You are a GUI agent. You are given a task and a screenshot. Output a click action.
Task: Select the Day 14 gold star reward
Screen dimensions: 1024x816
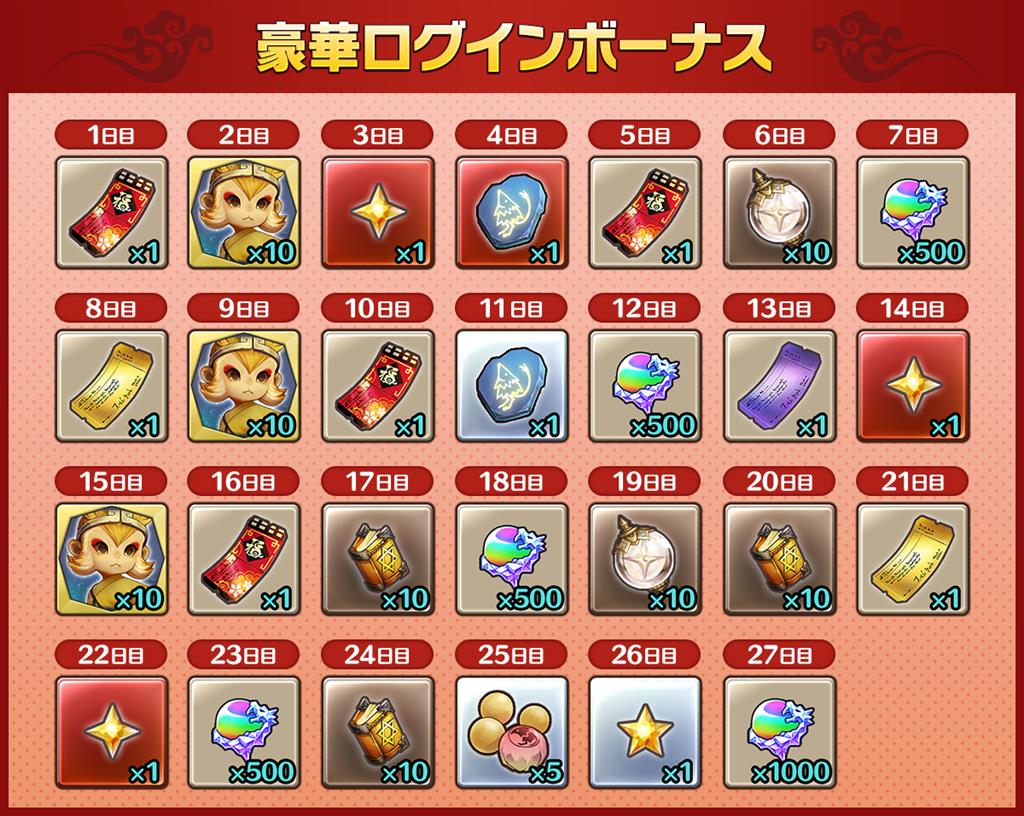pos(913,386)
